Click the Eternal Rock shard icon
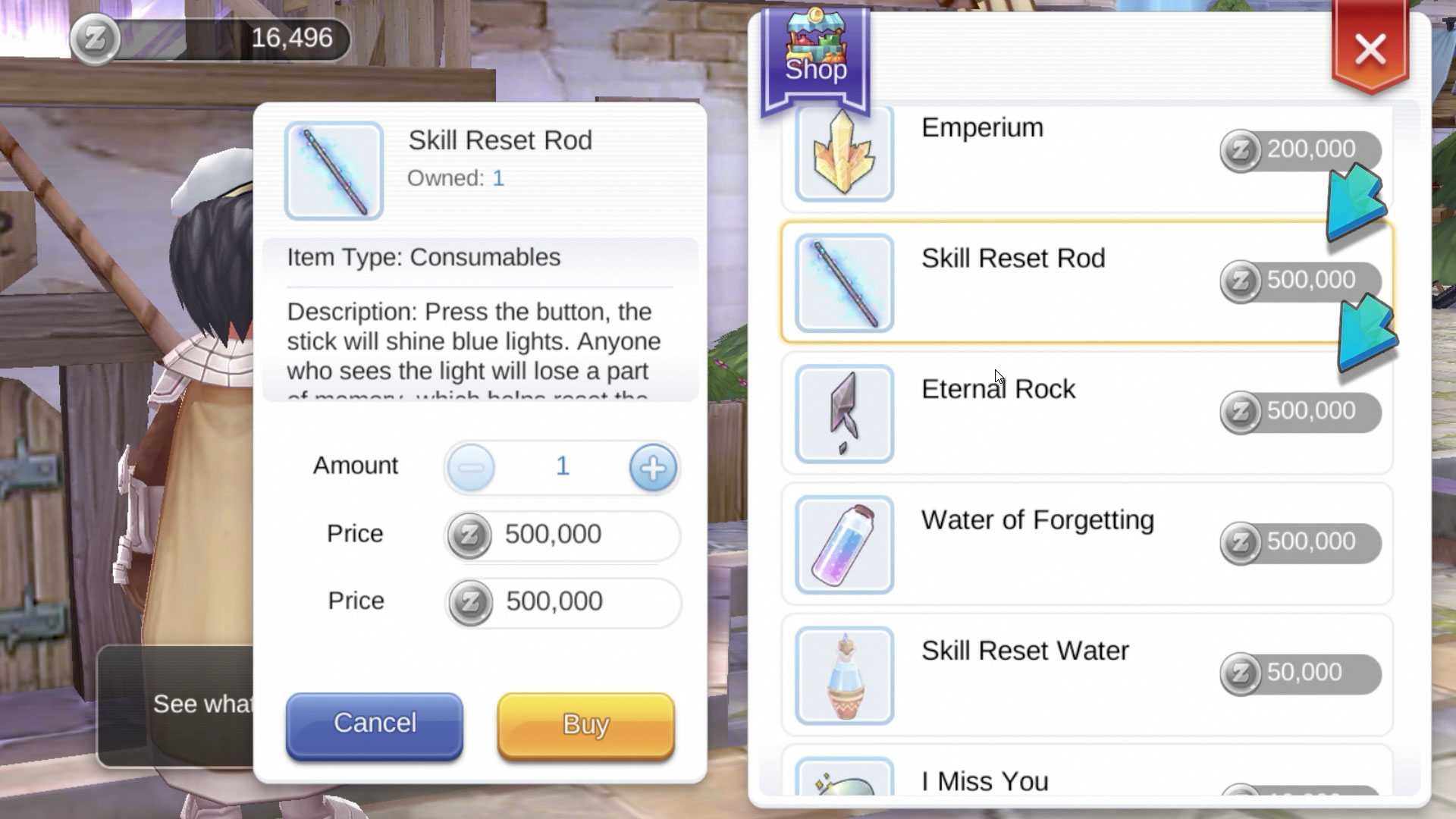 pos(844,414)
